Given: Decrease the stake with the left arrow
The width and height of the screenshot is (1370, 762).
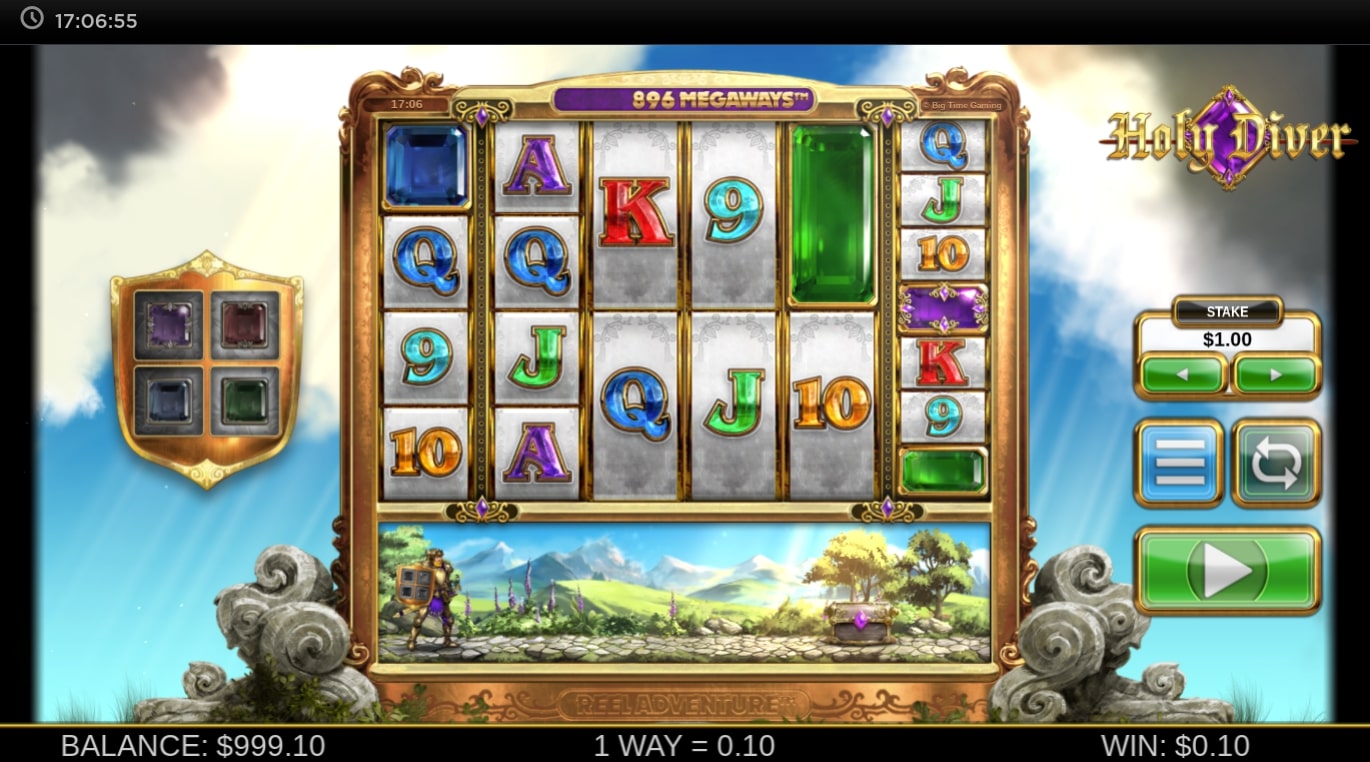Looking at the screenshot, I should point(1182,375).
